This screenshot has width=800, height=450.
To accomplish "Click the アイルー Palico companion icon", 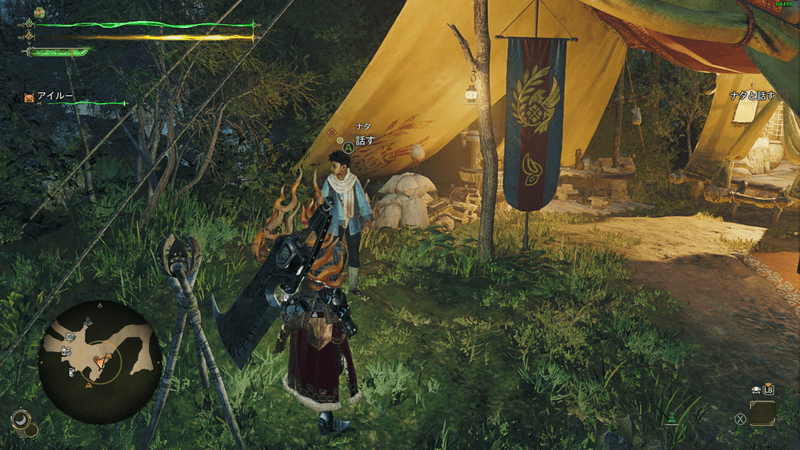I will click(x=30, y=98).
